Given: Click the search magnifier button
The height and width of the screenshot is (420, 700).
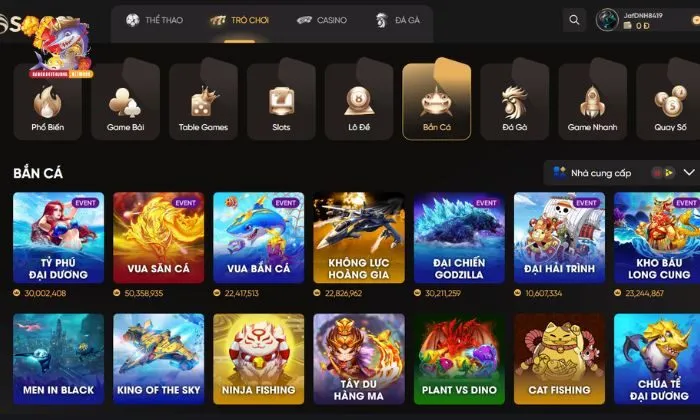Looking at the screenshot, I should click(x=573, y=20).
